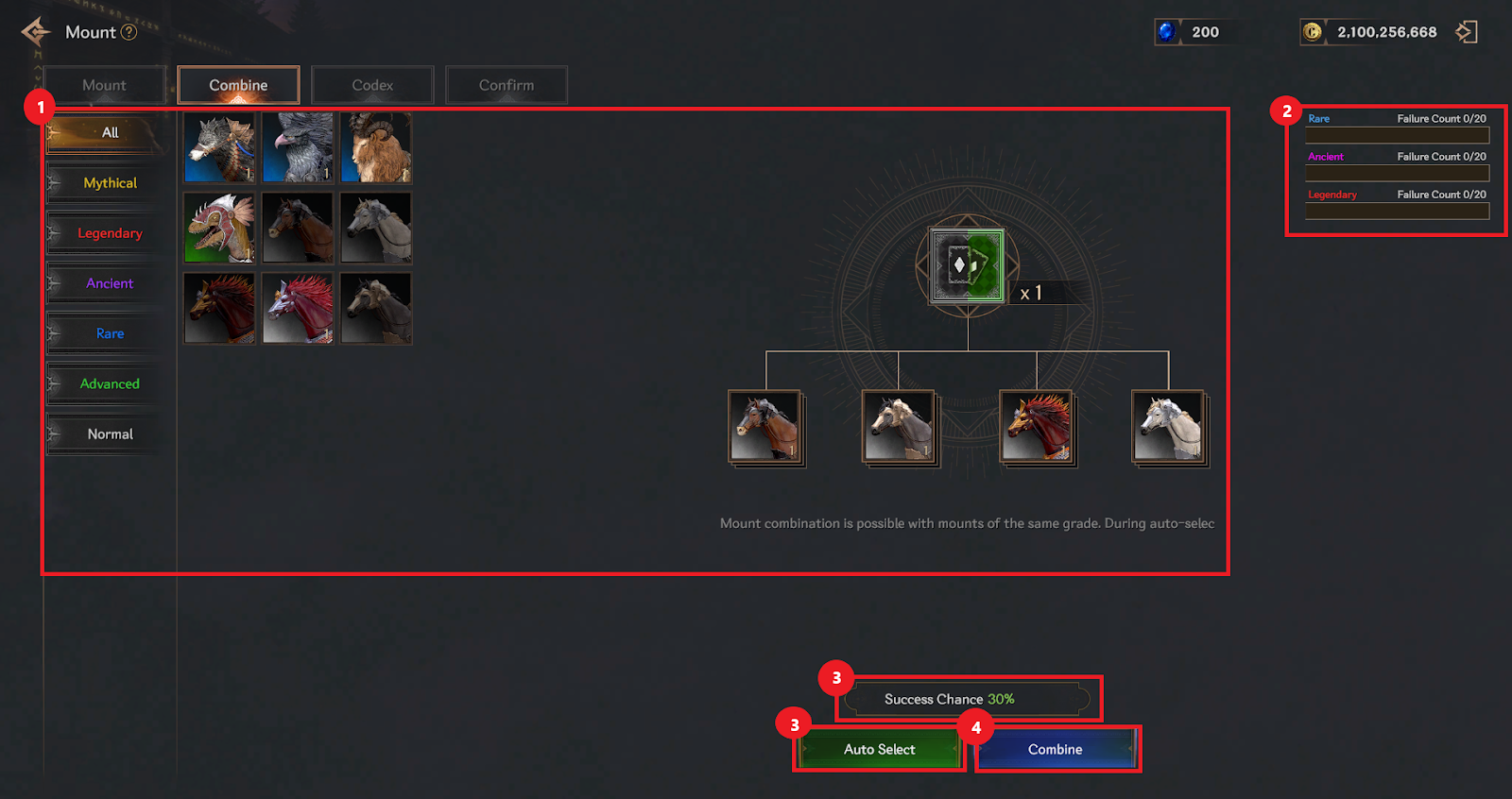
Task: Select the Confirm tab
Action: [x=506, y=85]
